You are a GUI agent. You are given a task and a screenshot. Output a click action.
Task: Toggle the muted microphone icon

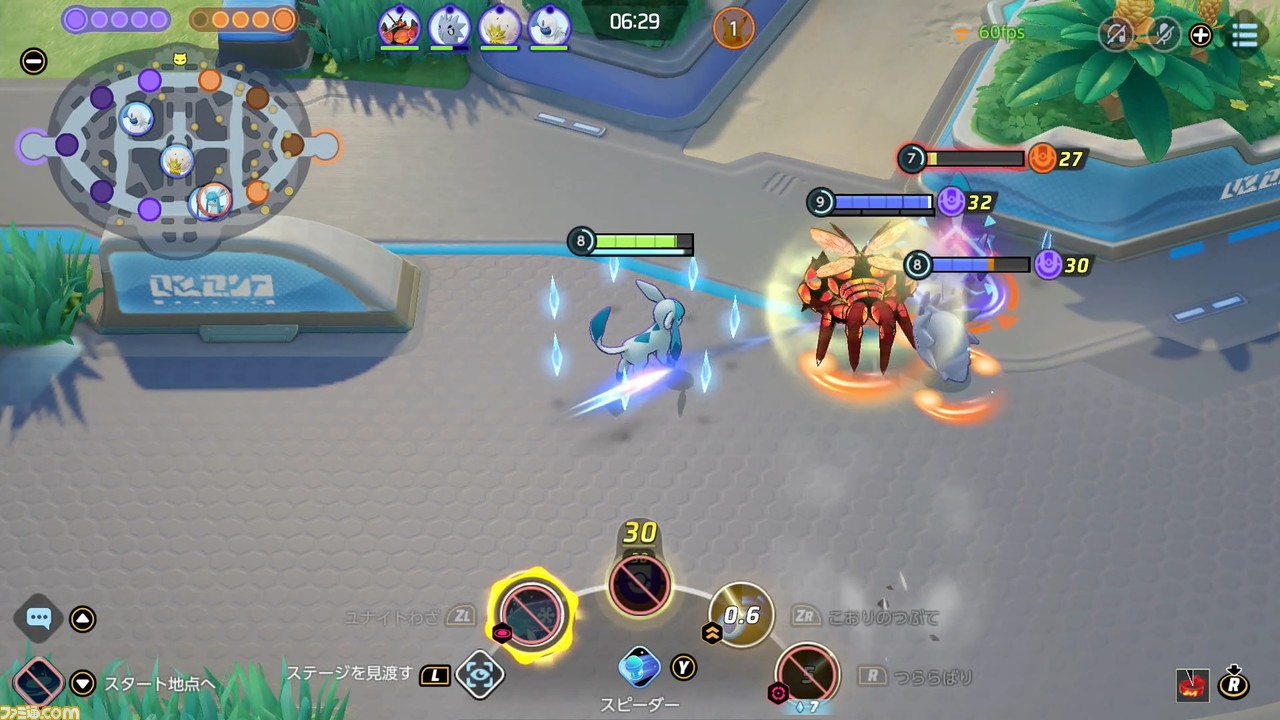1164,35
